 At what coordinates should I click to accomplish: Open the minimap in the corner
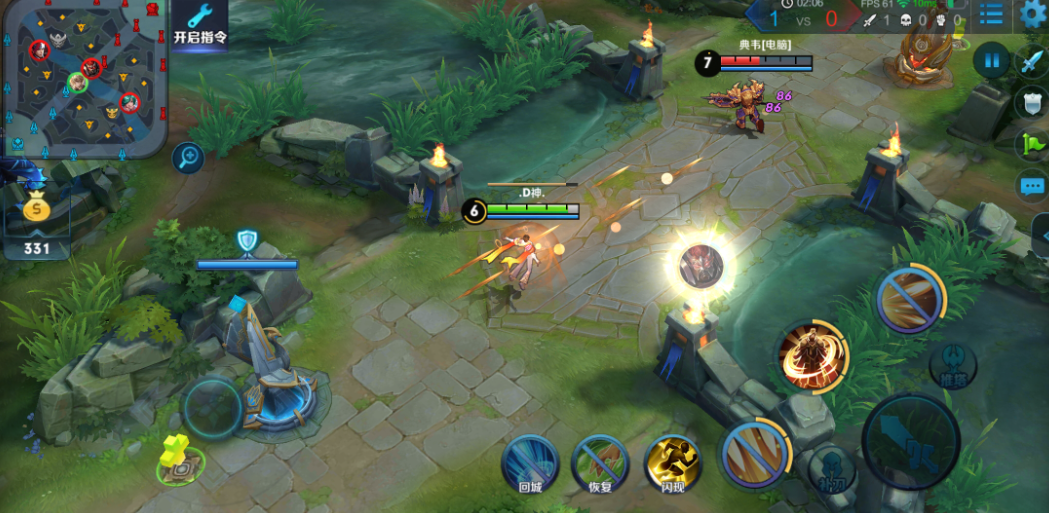click(x=82, y=78)
